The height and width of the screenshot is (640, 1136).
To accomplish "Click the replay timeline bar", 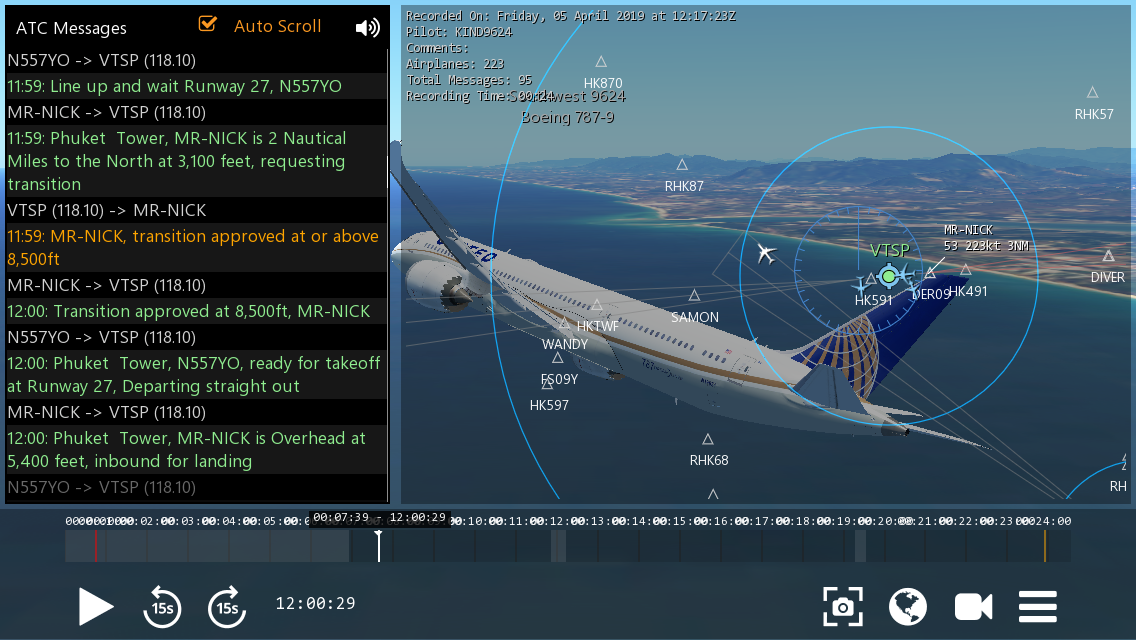I will tap(567, 545).
